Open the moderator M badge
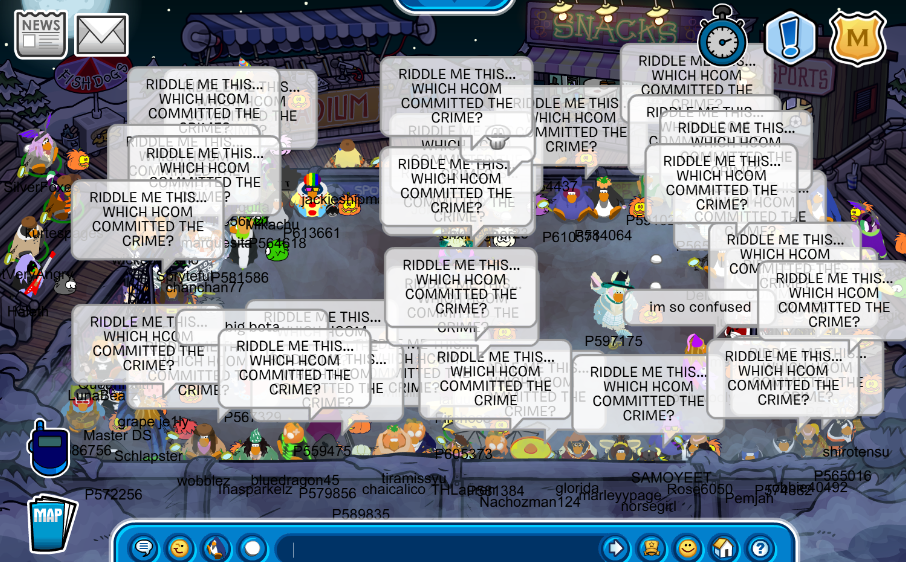The image size is (906, 562). click(857, 38)
